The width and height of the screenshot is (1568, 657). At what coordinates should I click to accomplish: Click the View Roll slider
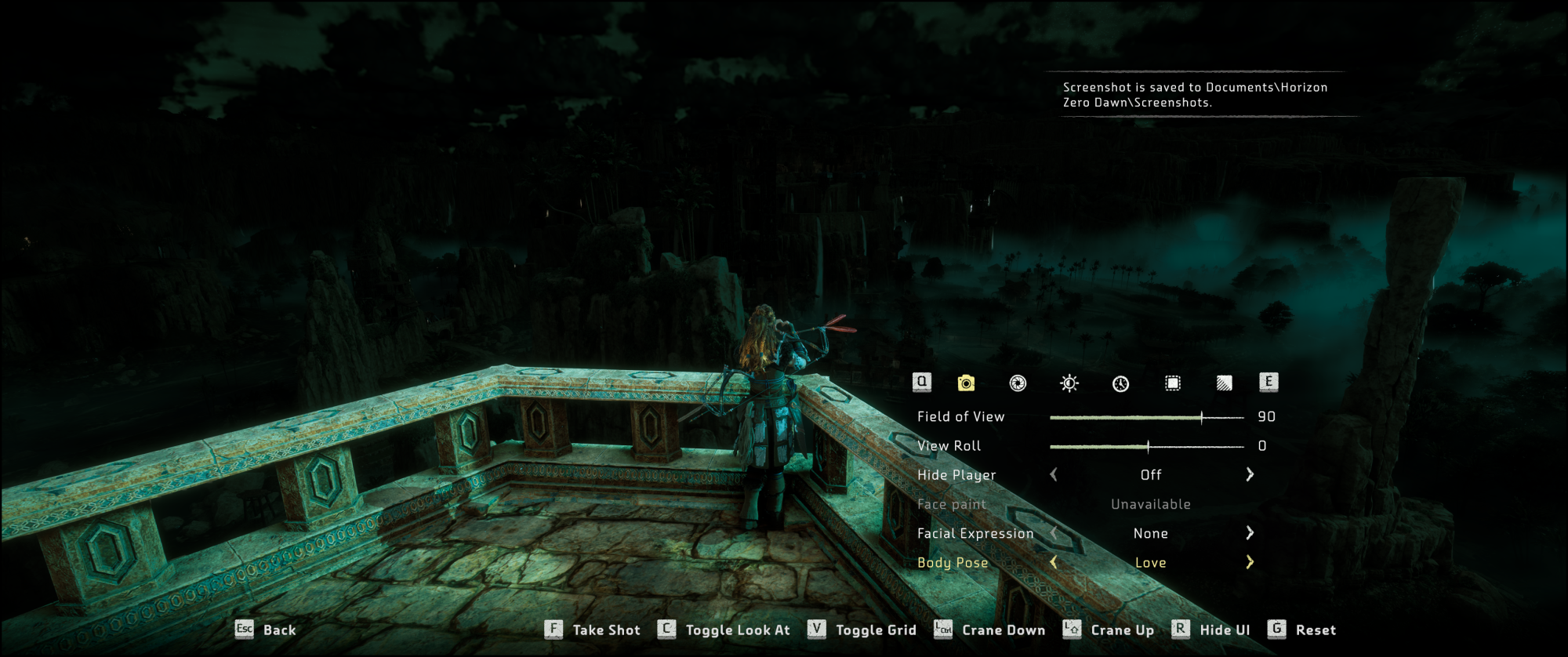pos(1148,446)
